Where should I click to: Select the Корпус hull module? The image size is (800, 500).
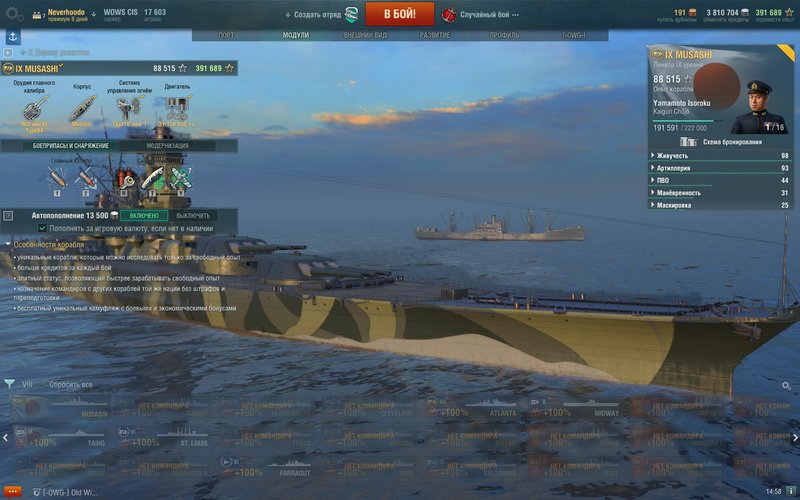point(82,108)
